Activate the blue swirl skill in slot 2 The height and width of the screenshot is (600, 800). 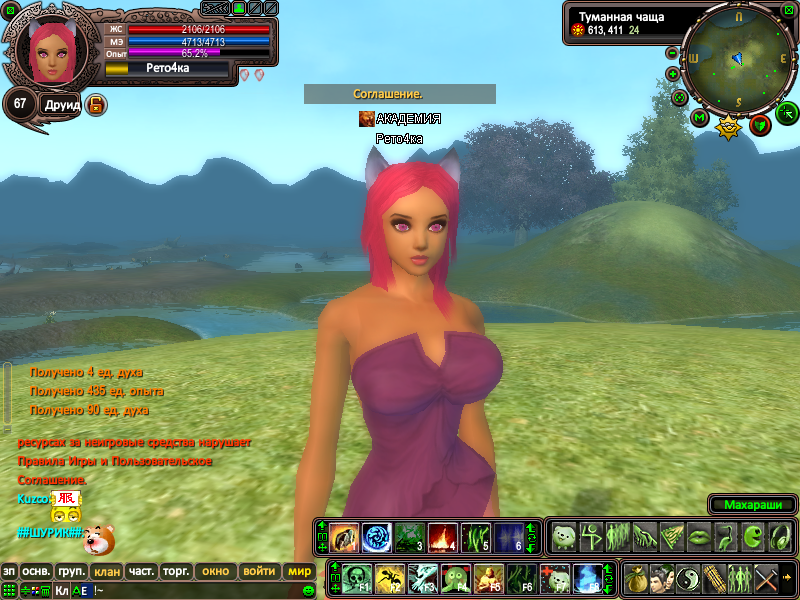coord(375,538)
